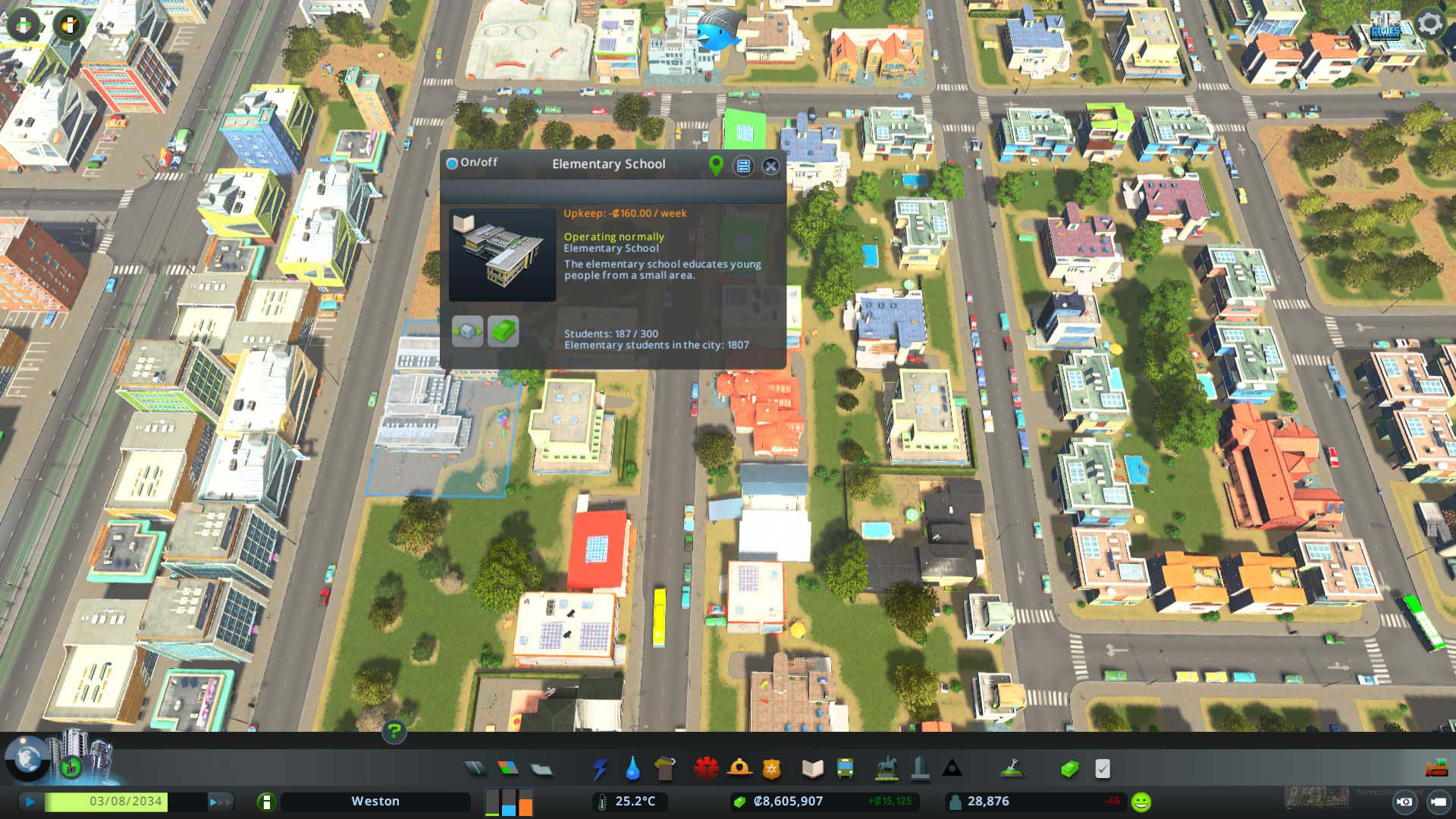This screenshot has height=819, width=1456.
Task: Open the Landscaping menu via the shovel icon
Action: point(1011,769)
